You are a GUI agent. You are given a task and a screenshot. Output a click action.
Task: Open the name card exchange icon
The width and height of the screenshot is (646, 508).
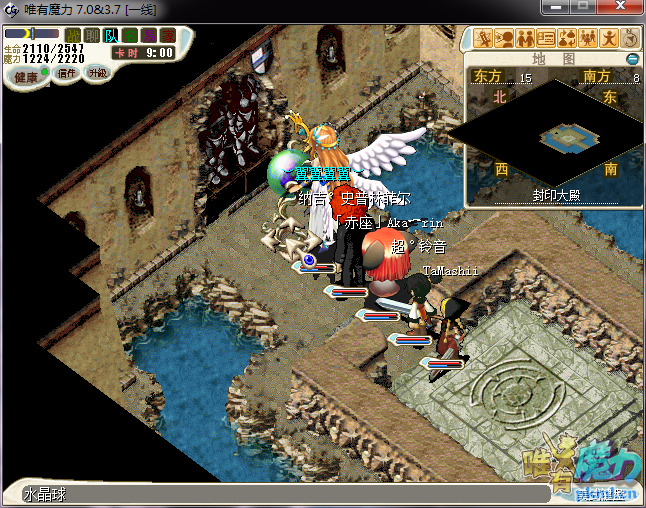coord(546,39)
